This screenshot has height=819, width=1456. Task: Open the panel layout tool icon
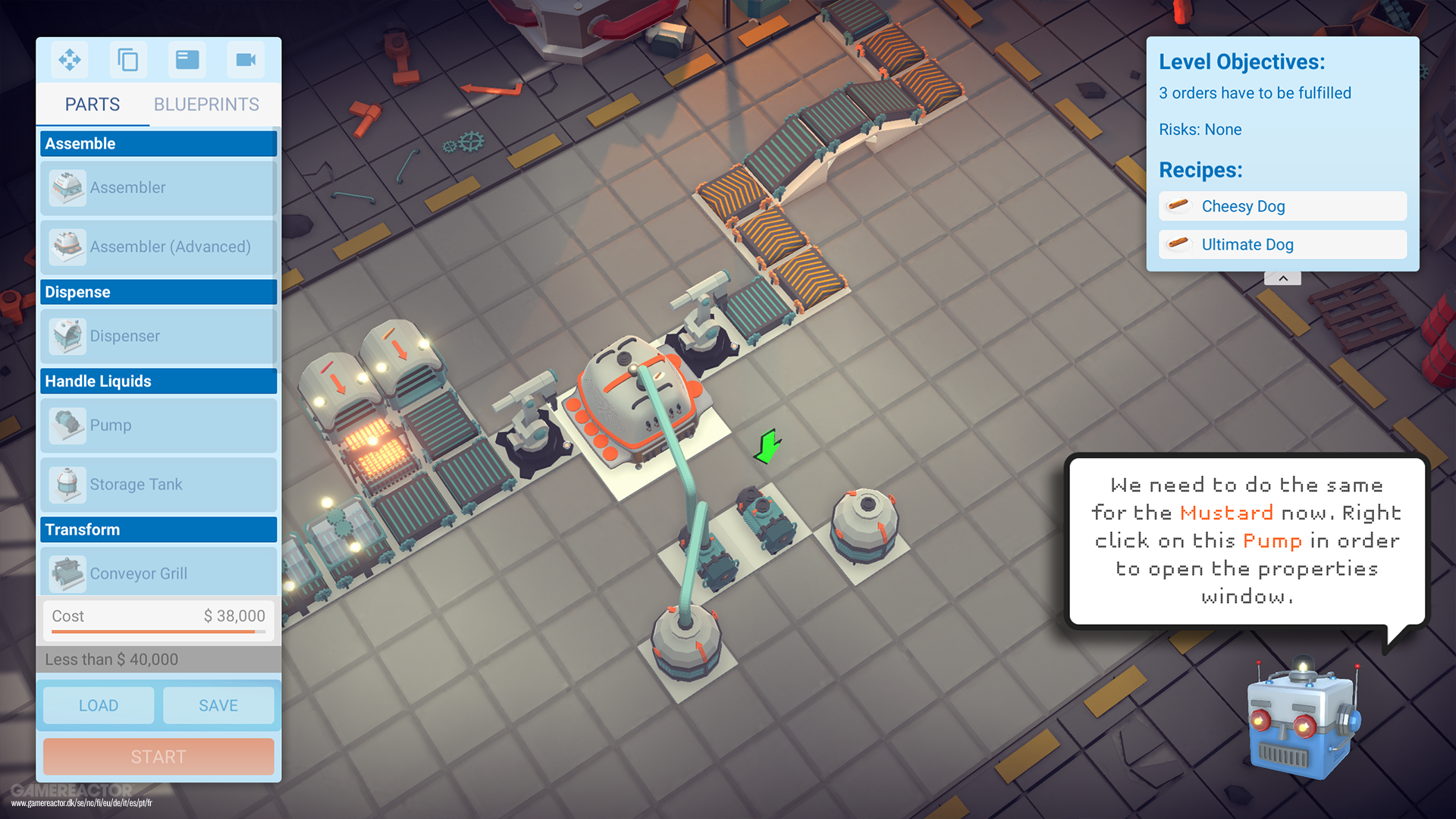[x=187, y=60]
